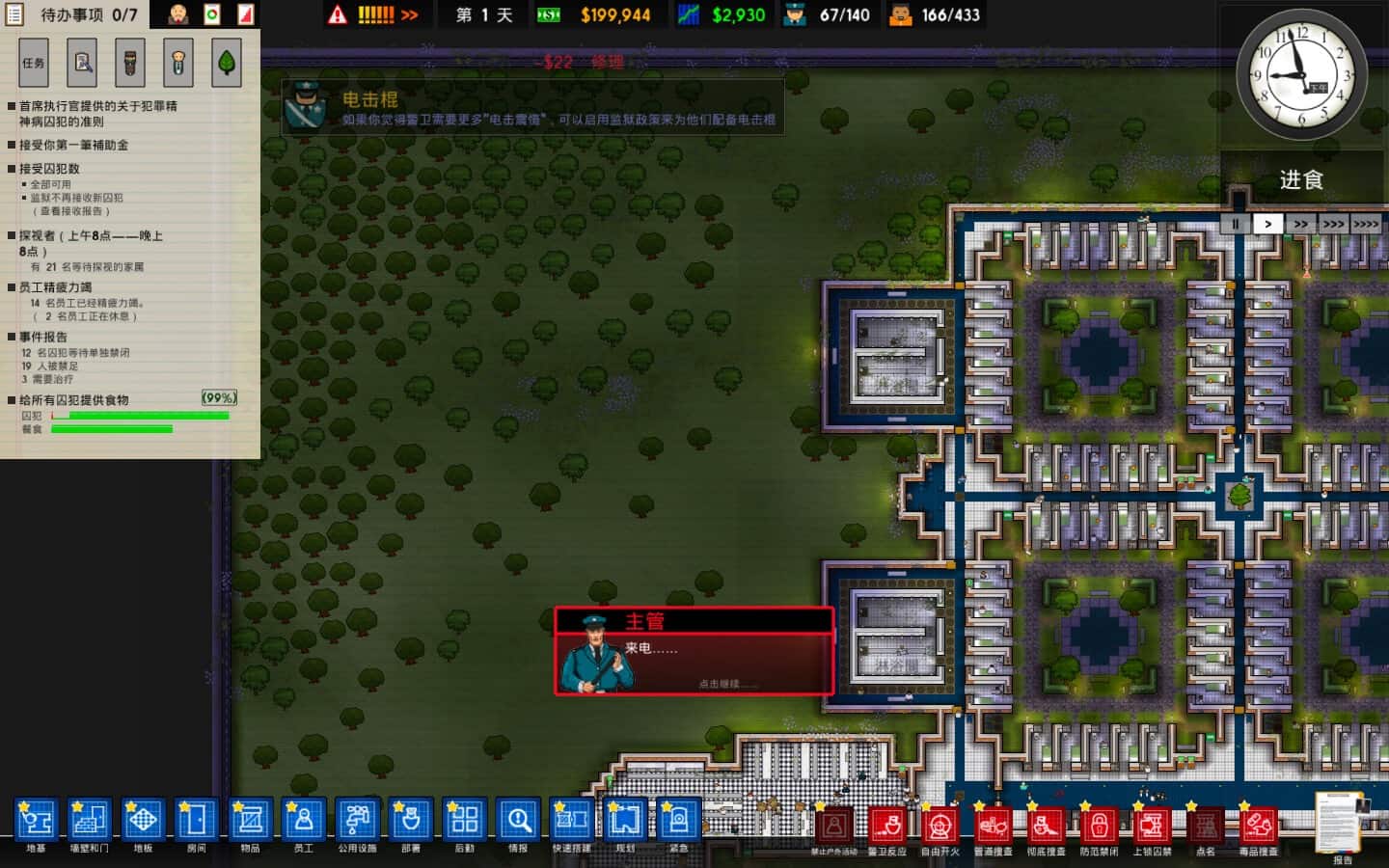The width and height of the screenshot is (1389, 868).
Task: Activate the 自由开火 free-fire emergency action
Action: [x=940, y=827]
